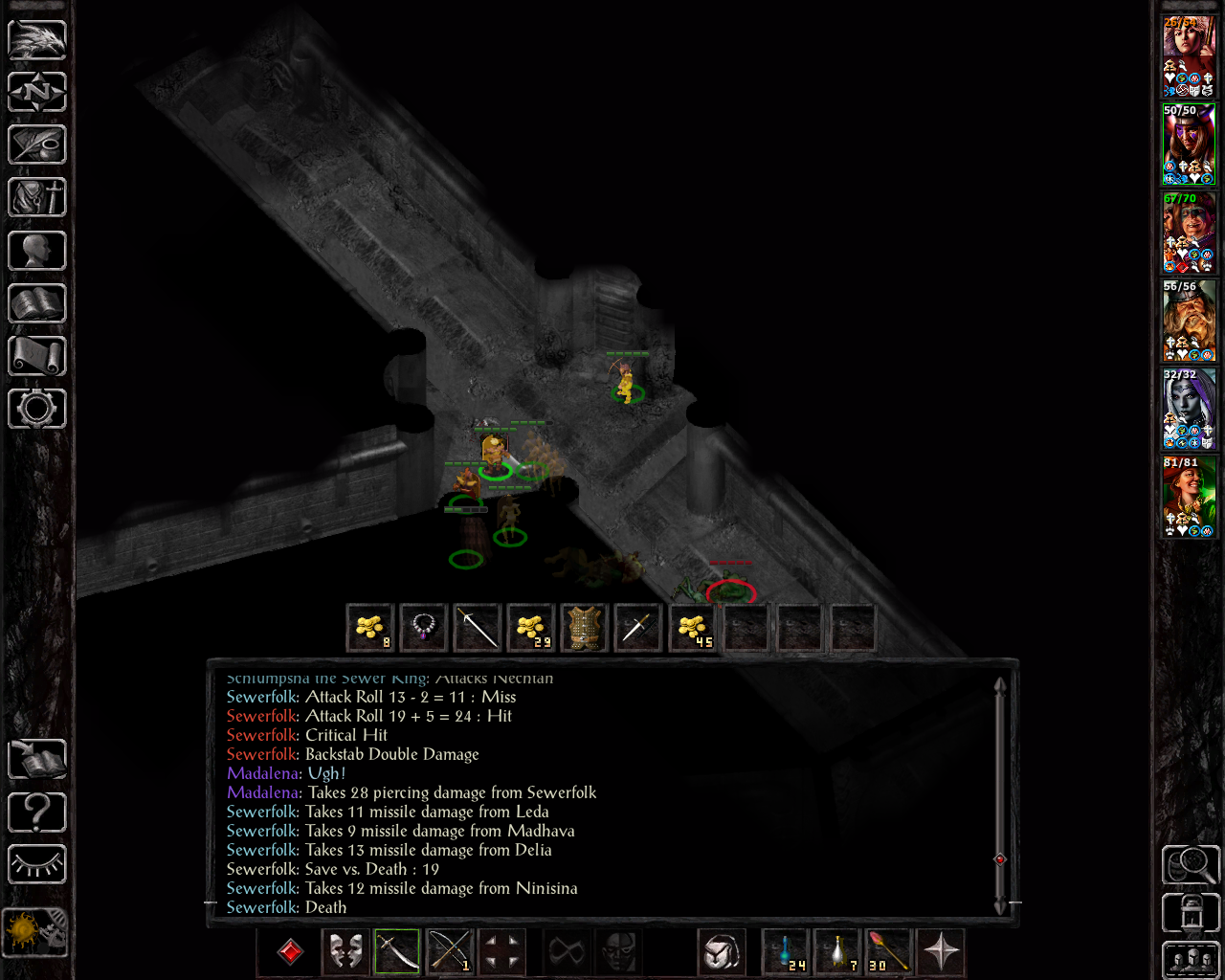This screenshot has height=980, width=1225.
Task: Open the inventory screen button
Action: coord(37,198)
